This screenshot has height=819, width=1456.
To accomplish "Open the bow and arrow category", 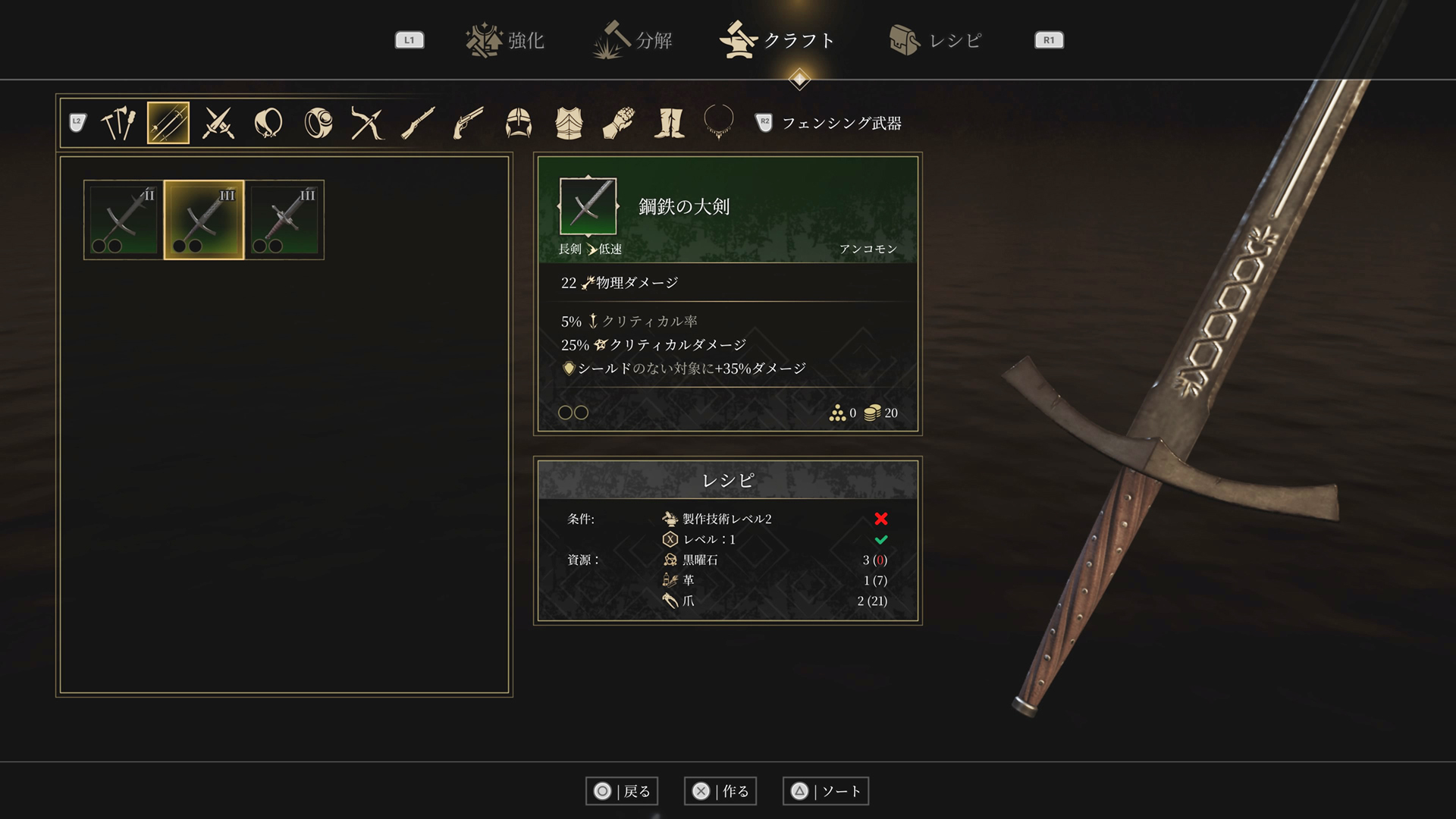I will pos(368,123).
